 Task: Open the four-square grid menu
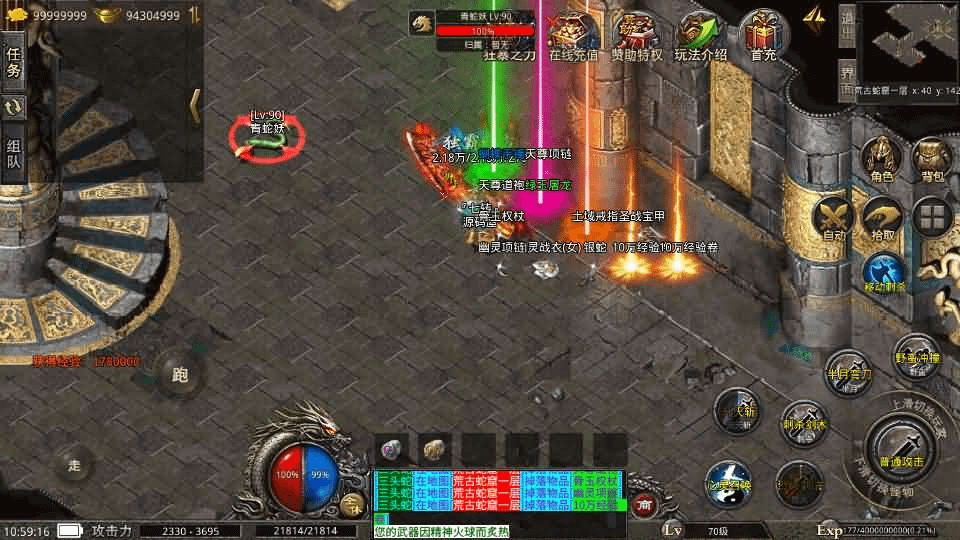coord(934,216)
